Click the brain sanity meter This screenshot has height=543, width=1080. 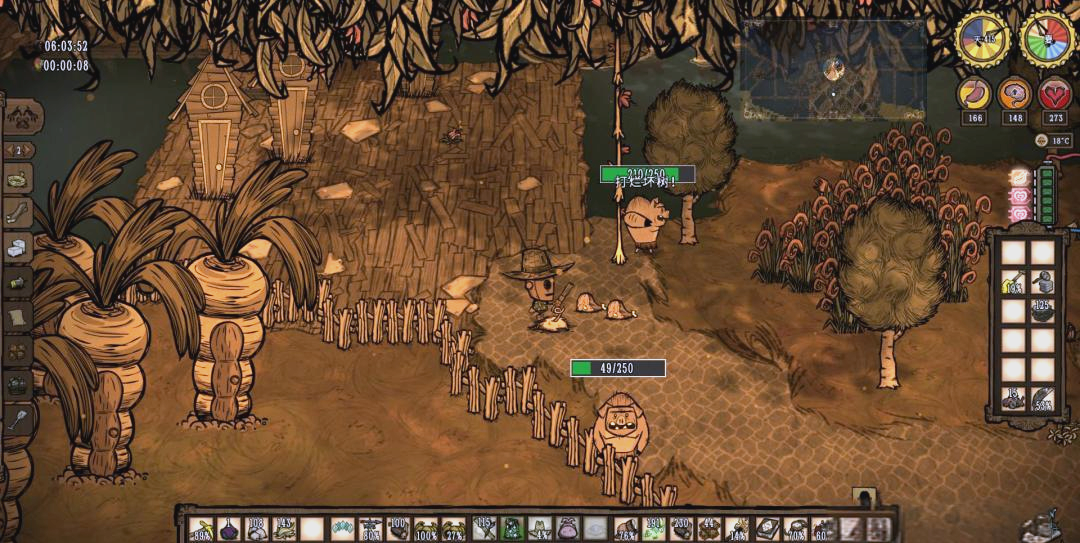[x=1014, y=94]
